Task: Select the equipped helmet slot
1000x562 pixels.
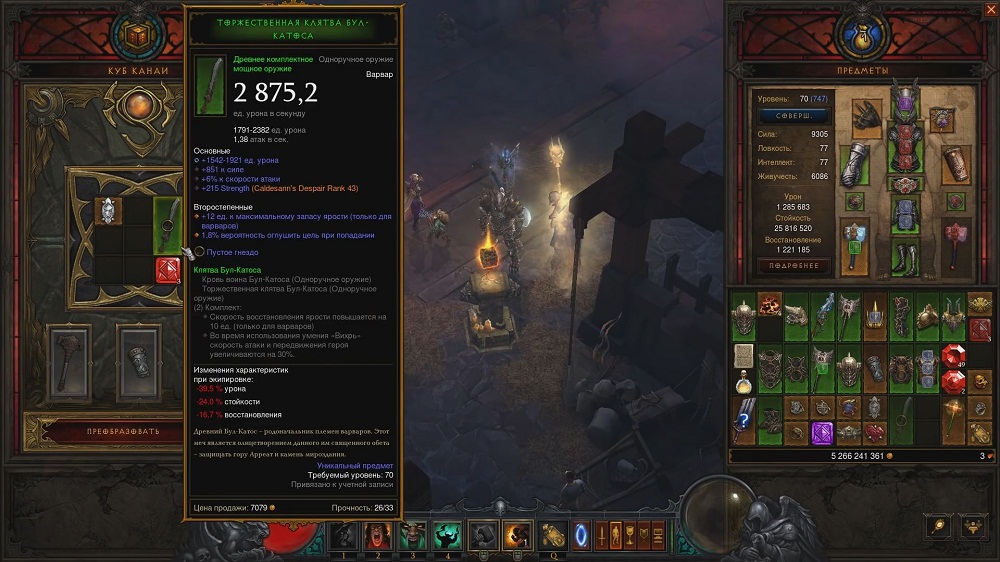Action: point(904,101)
